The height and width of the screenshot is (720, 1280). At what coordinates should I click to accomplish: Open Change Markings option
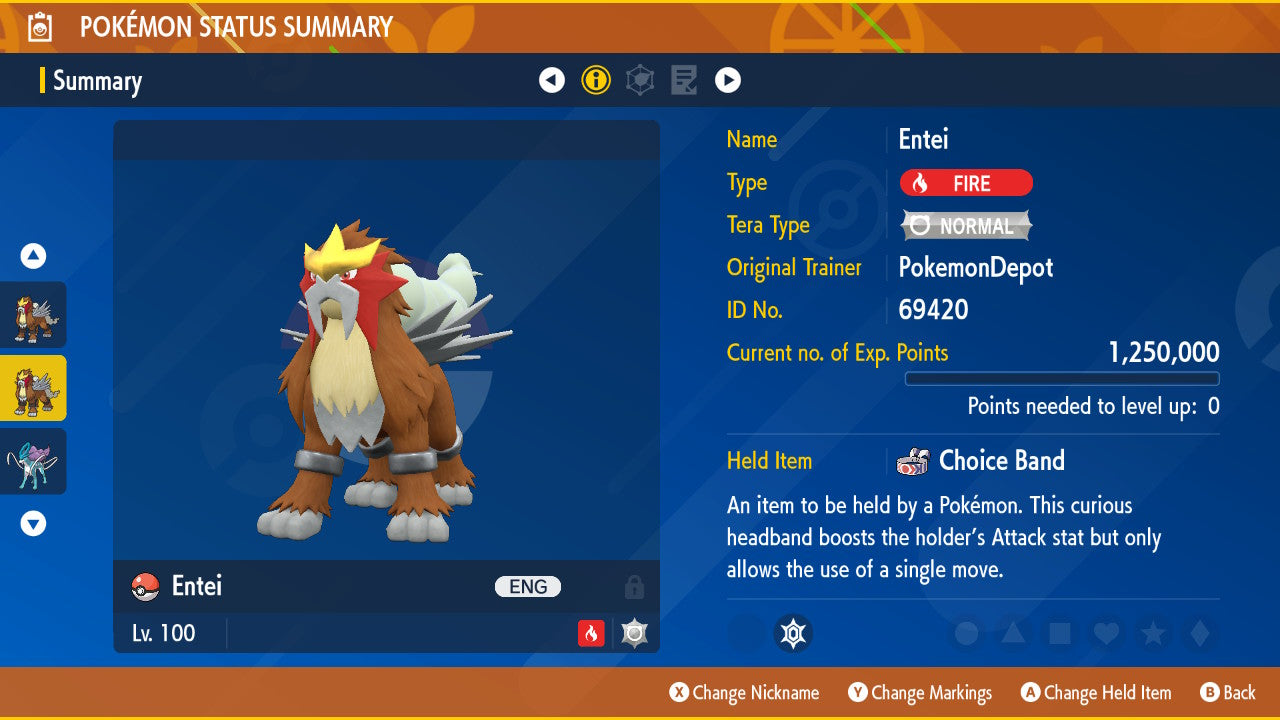pyautogui.click(x=920, y=693)
